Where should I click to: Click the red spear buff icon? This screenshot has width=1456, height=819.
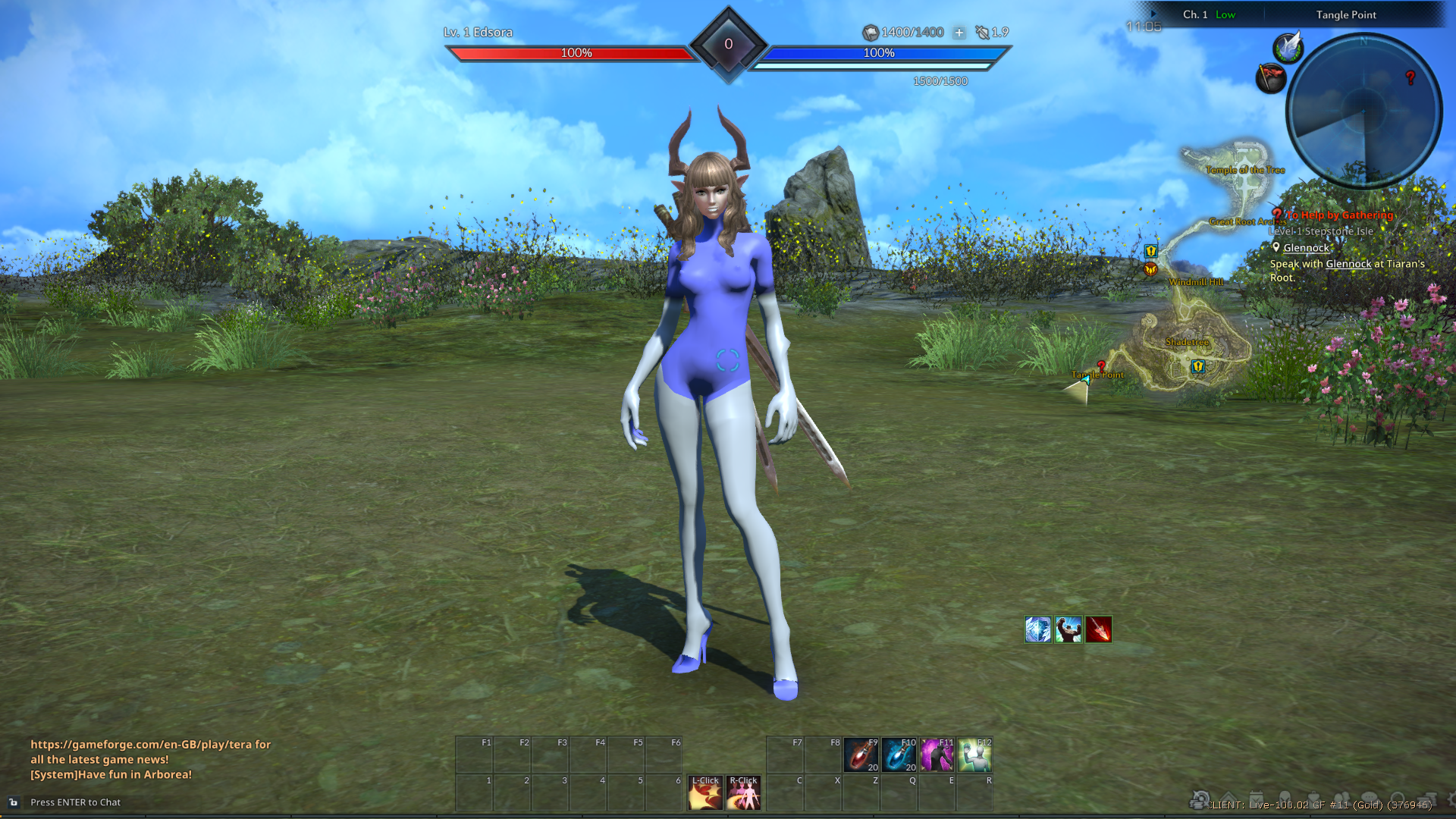[1098, 629]
